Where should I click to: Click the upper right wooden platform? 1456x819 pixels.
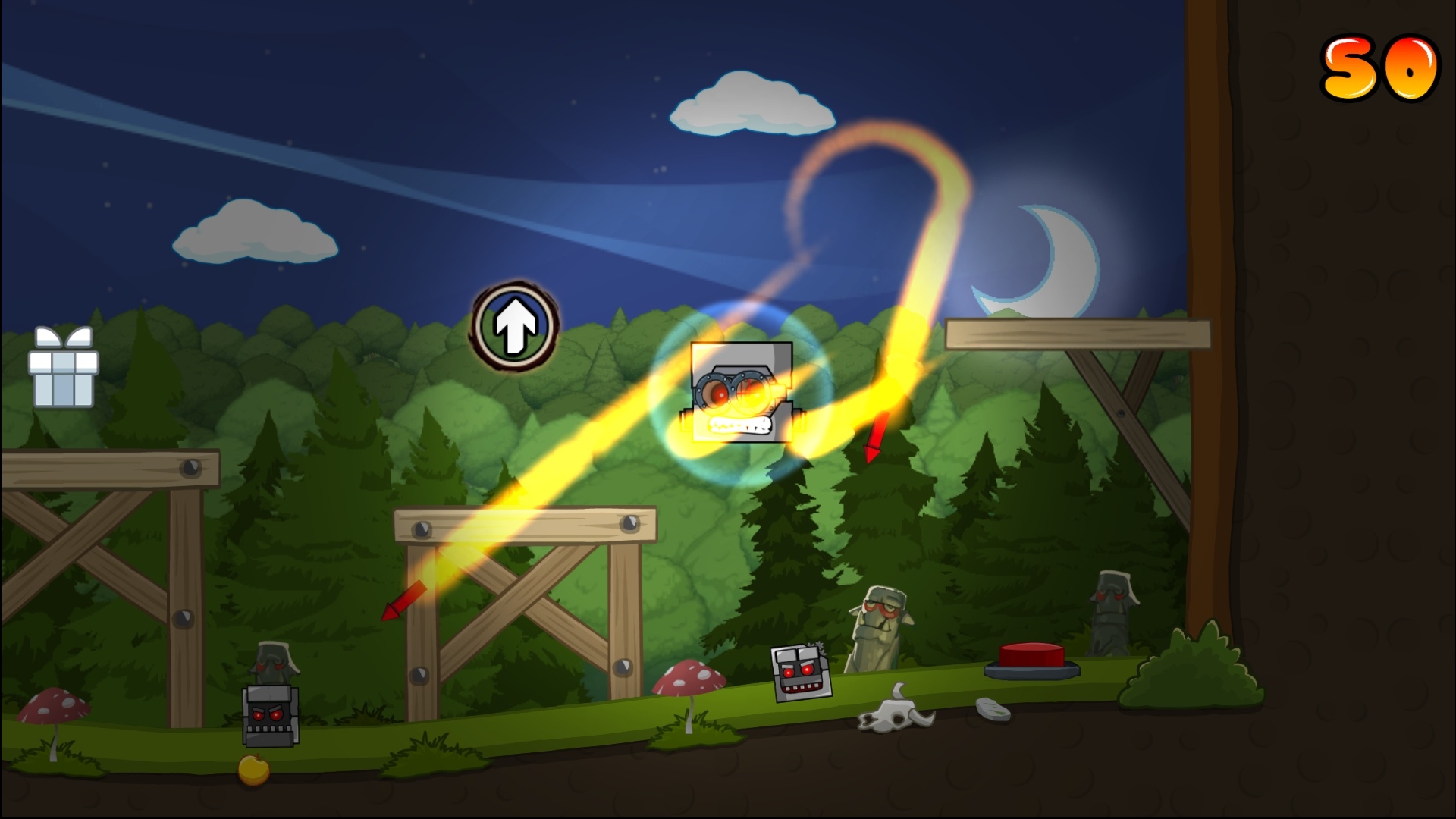1077,332
